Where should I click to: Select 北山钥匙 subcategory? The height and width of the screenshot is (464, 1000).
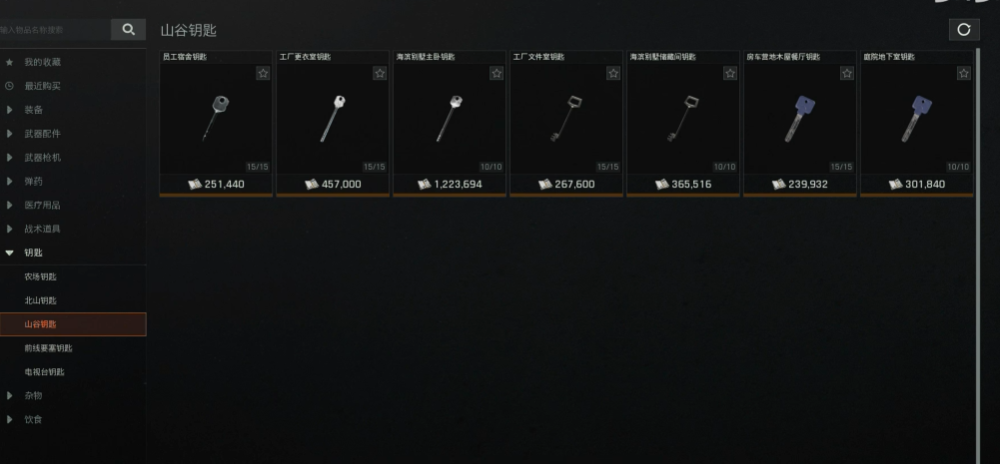coord(41,300)
